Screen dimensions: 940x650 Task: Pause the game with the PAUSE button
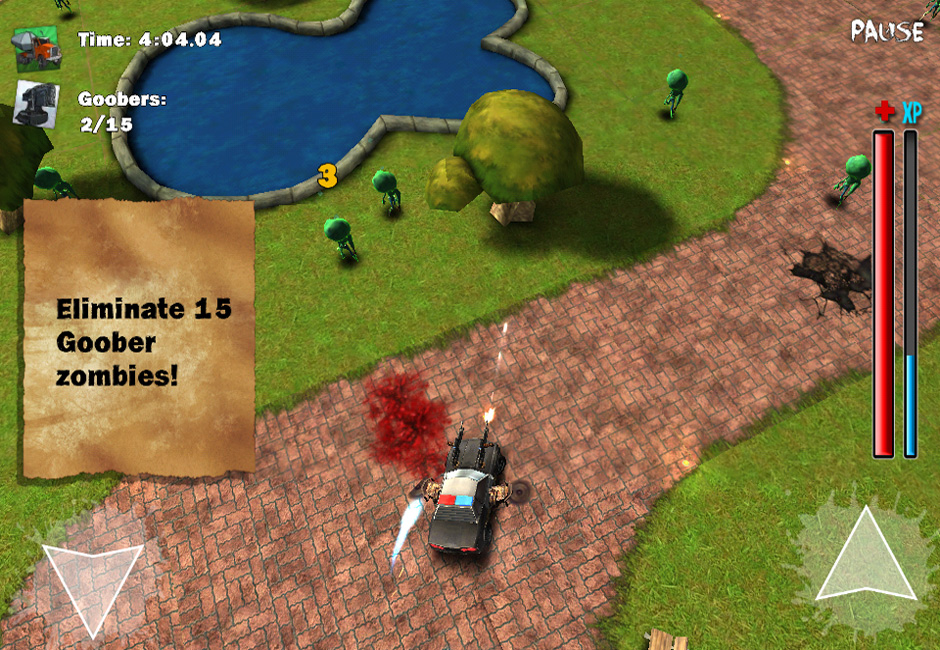point(886,31)
